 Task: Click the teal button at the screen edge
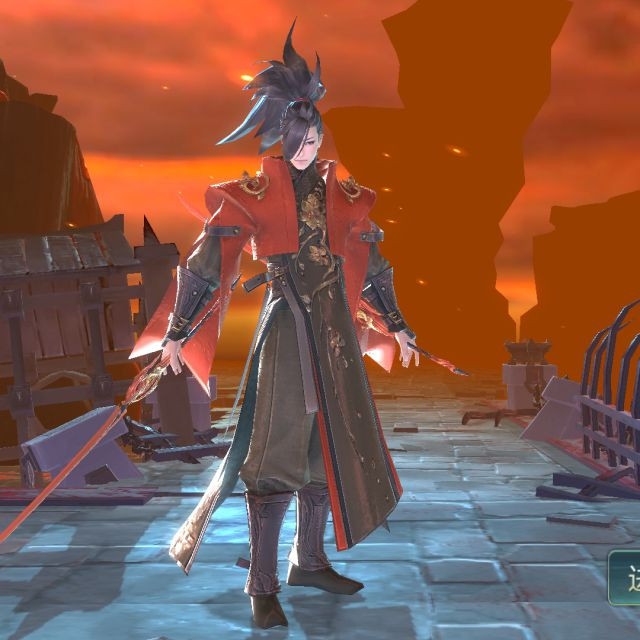coord(625,579)
